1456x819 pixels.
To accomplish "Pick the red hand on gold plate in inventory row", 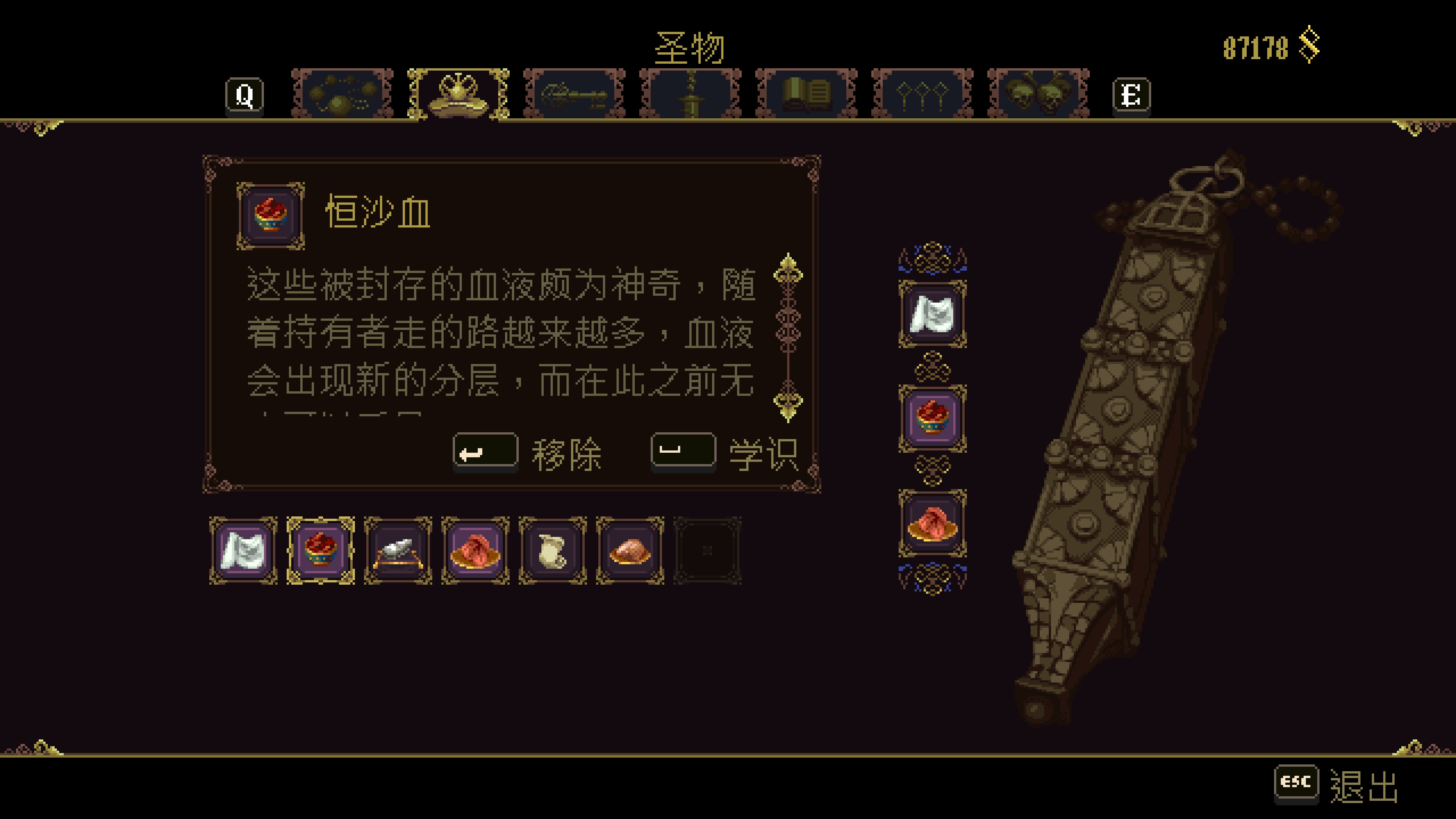I will tap(475, 551).
